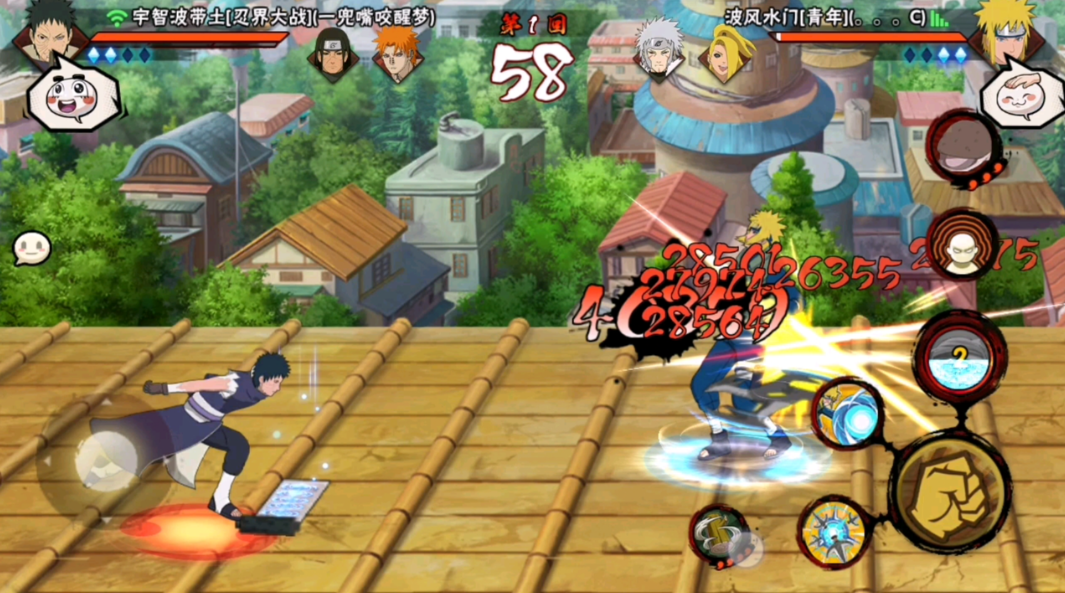The width and height of the screenshot is (1065, 593).
Task: Select the orange-haired Pain teammate portrait
Action: click(398, 52)
